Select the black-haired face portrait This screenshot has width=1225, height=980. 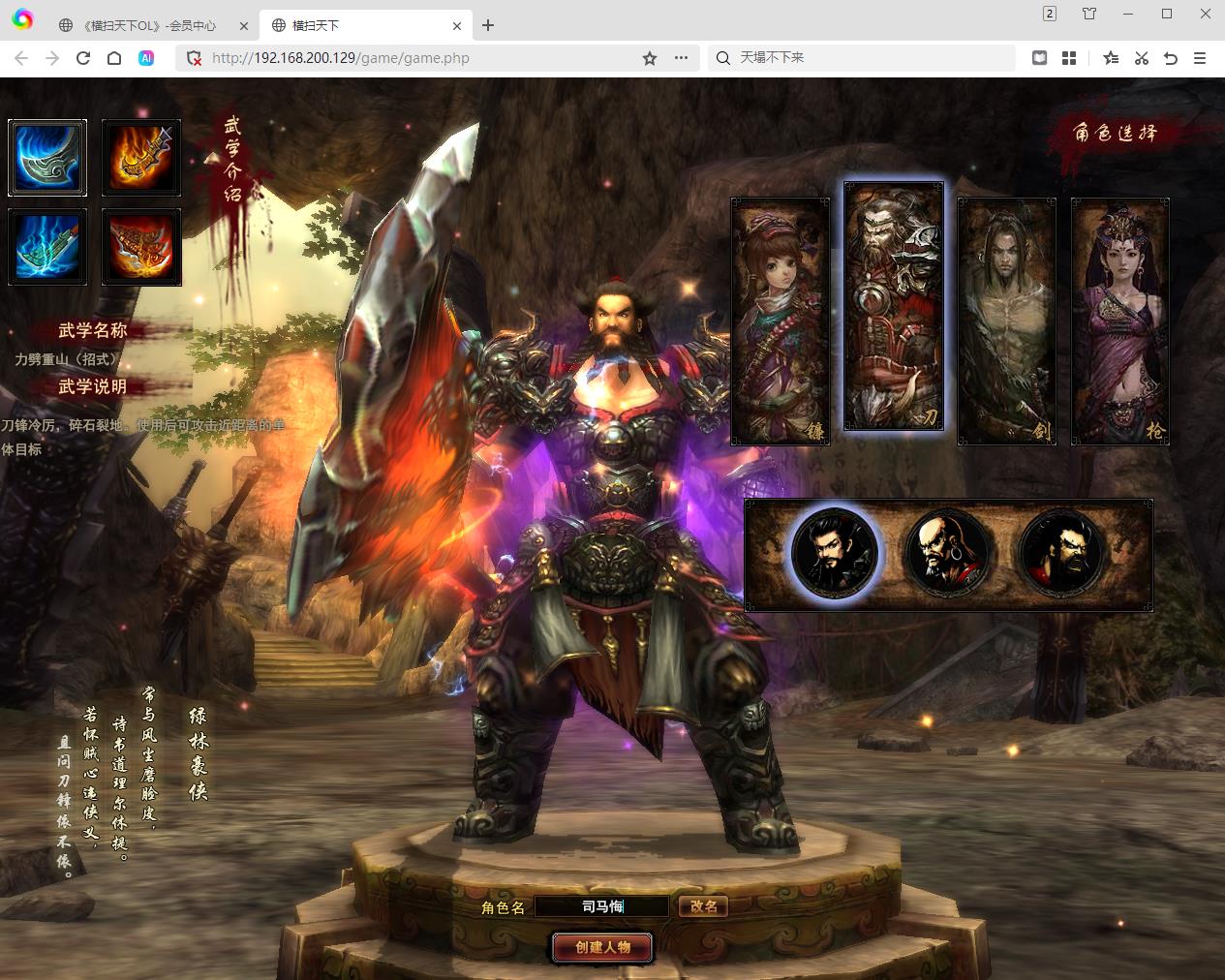[x=834, y=554]
